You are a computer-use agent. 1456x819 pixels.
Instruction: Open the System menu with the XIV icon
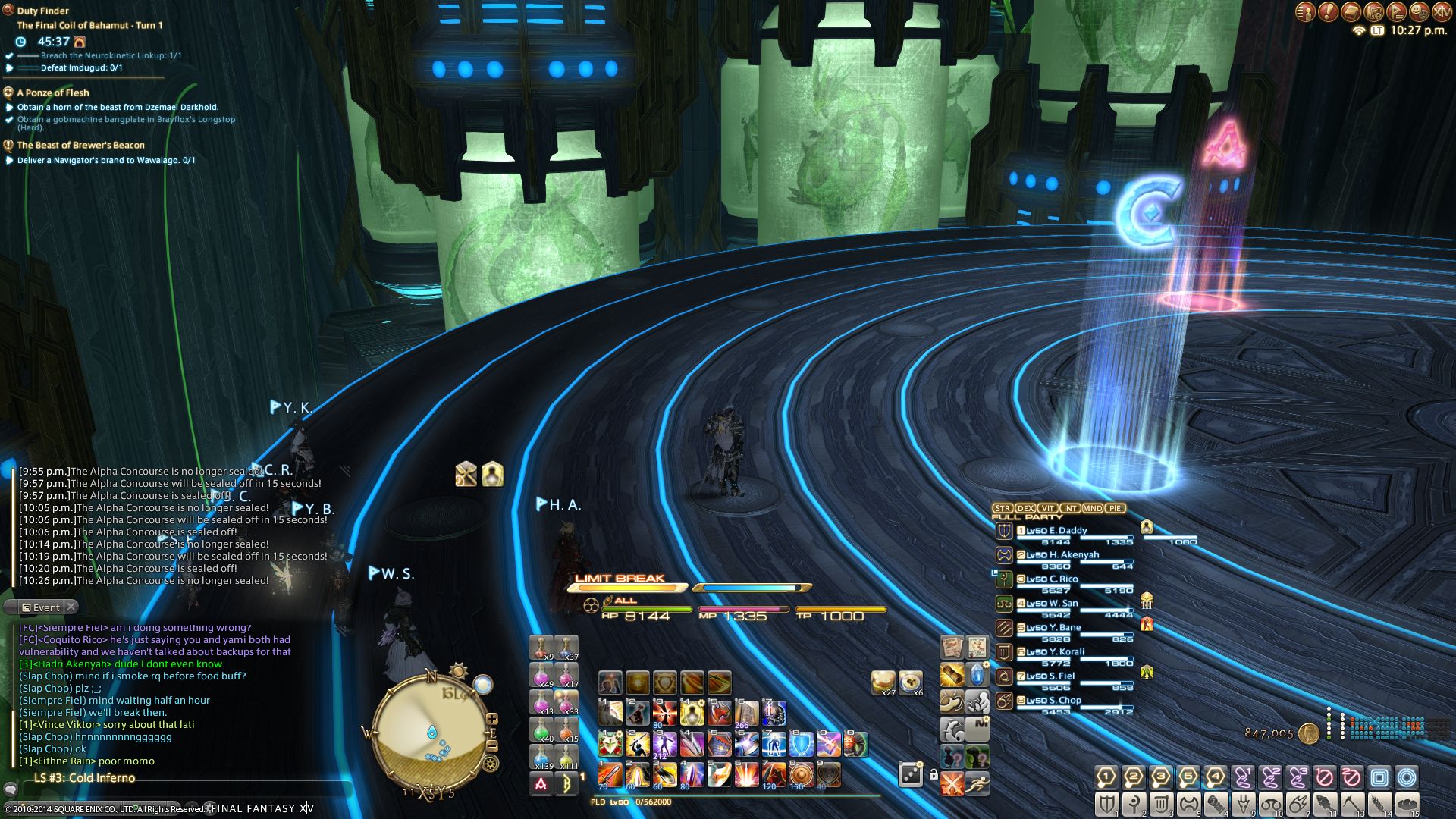pyautogui.click(x=1442, y=11)
